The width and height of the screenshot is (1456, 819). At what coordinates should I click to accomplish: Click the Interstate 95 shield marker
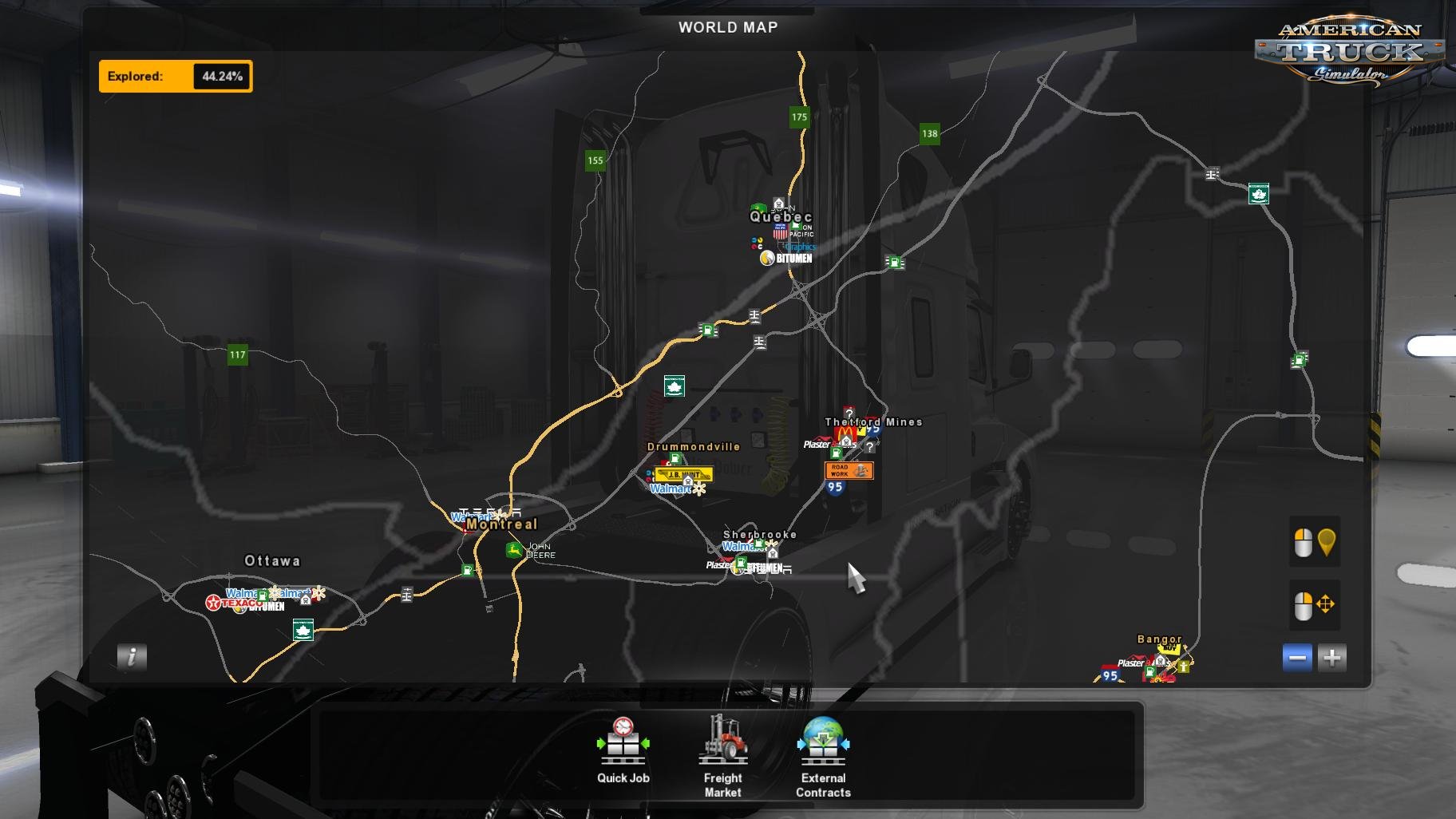pyautogui.click(x=835, y=486)
